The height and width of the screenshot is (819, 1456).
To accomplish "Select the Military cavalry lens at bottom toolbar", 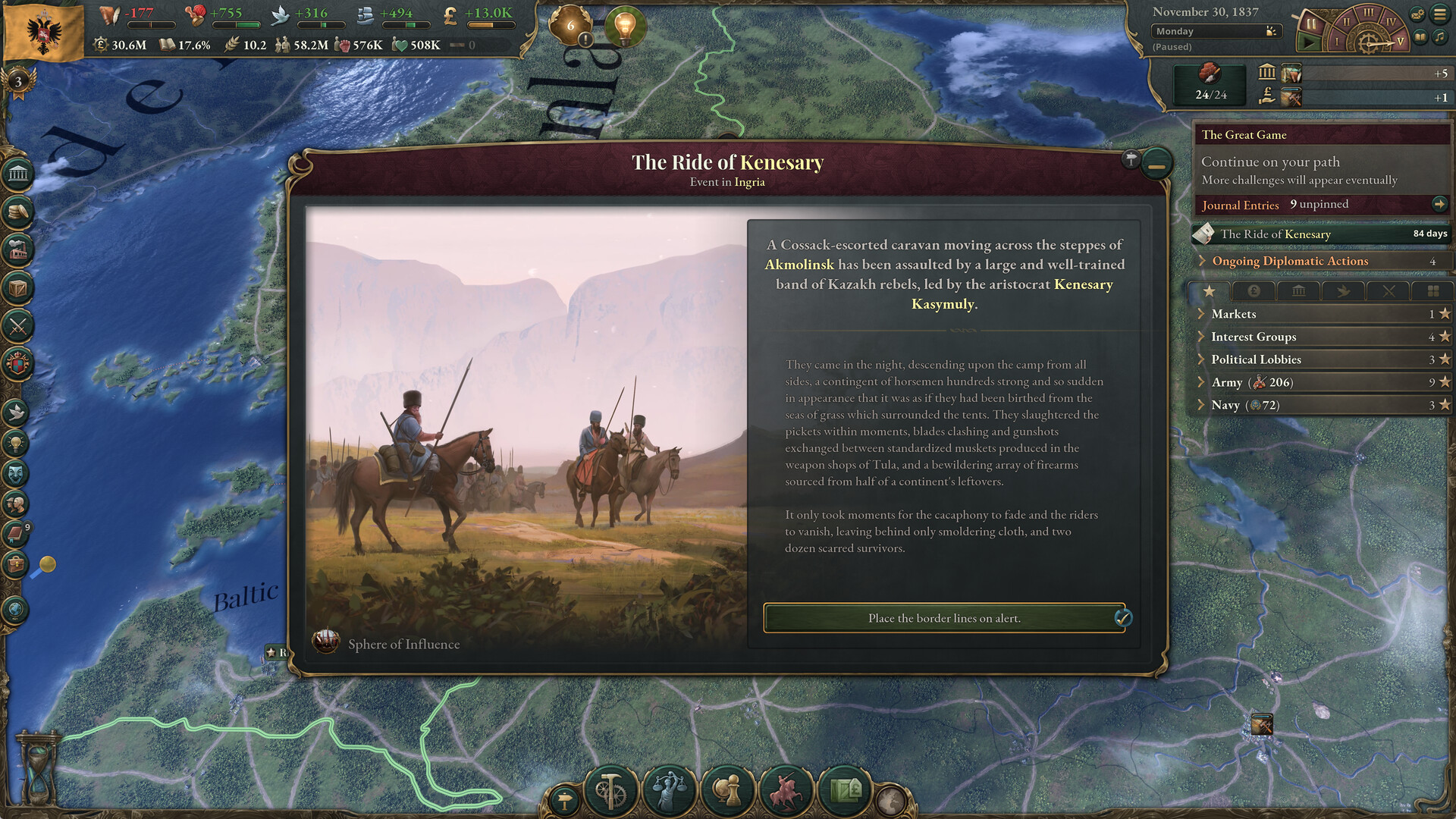I will 786,791.
